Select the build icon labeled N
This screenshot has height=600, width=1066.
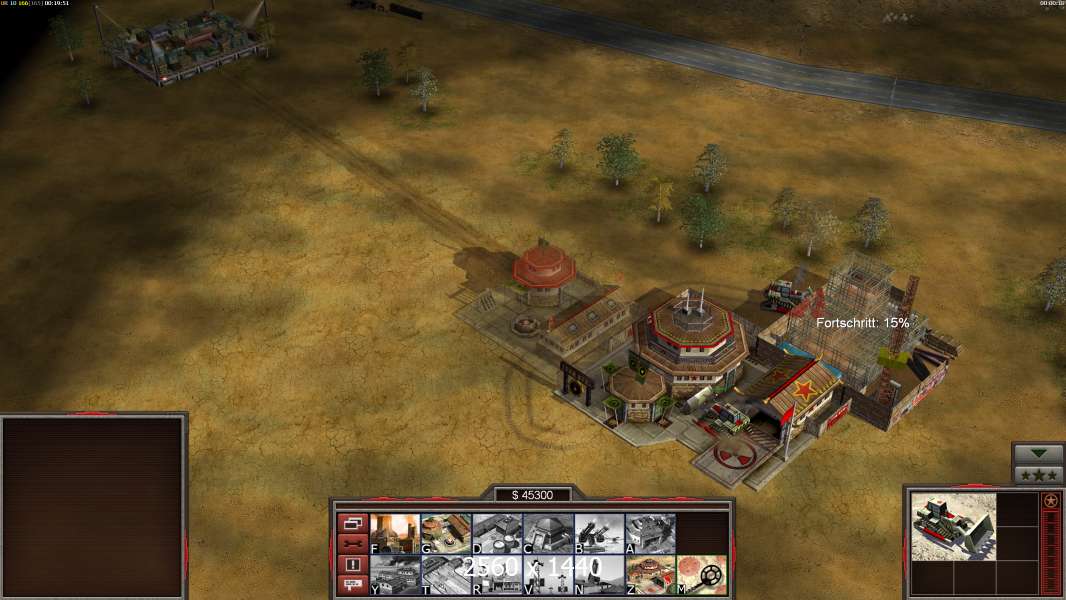[599, 575]
